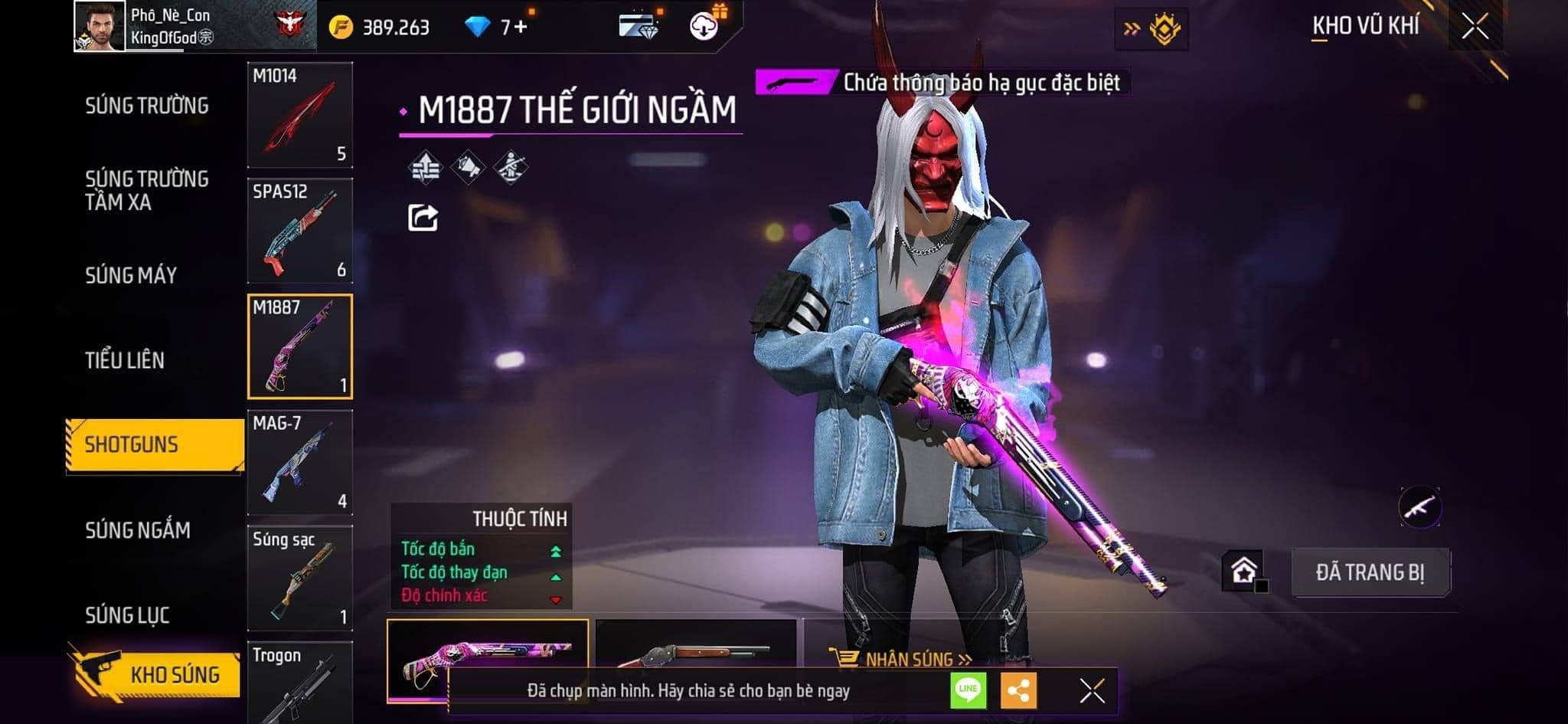Screen dimensions: 1568x724
Task: Open the Súng Lục category
Action: (127, 614)
